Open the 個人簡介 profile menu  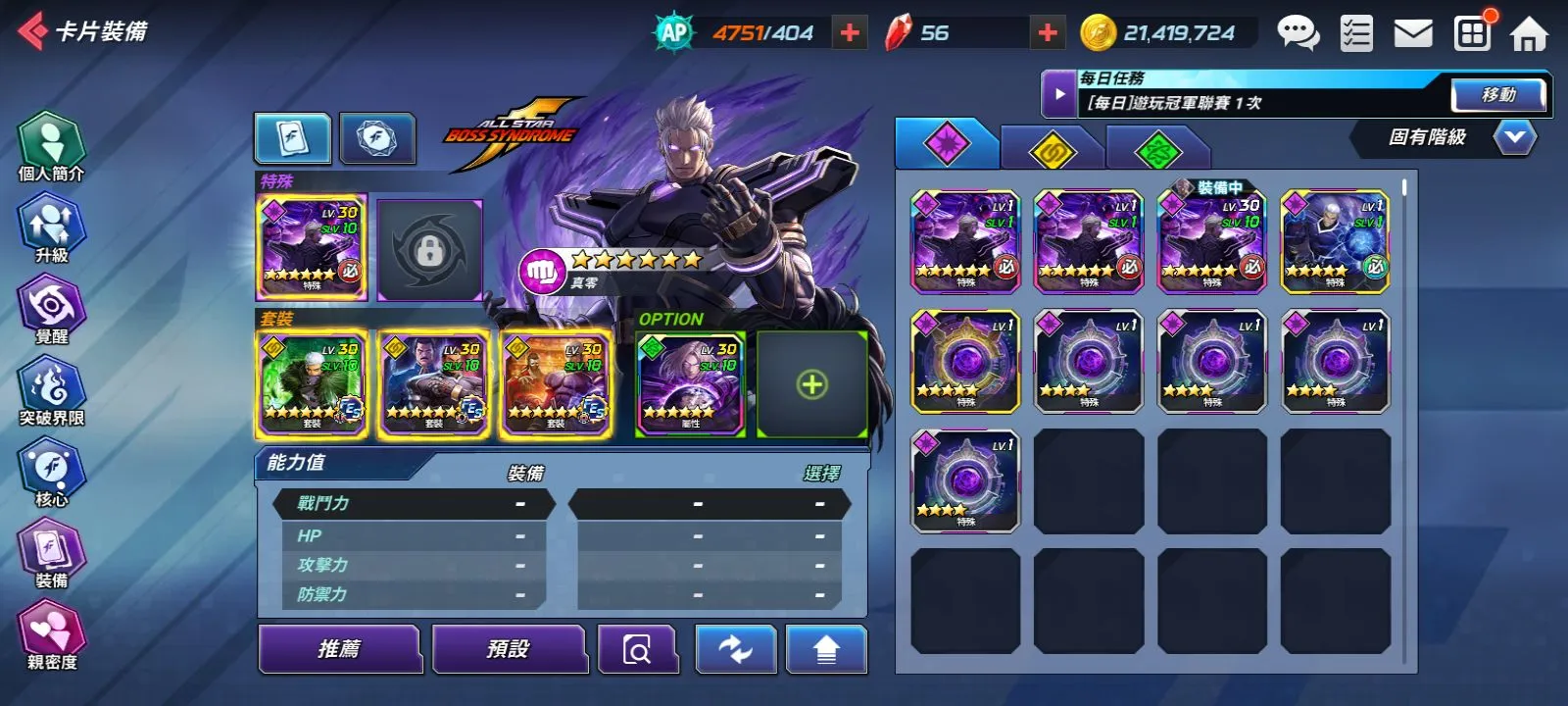pyautogui.click(x=52, y=147)
